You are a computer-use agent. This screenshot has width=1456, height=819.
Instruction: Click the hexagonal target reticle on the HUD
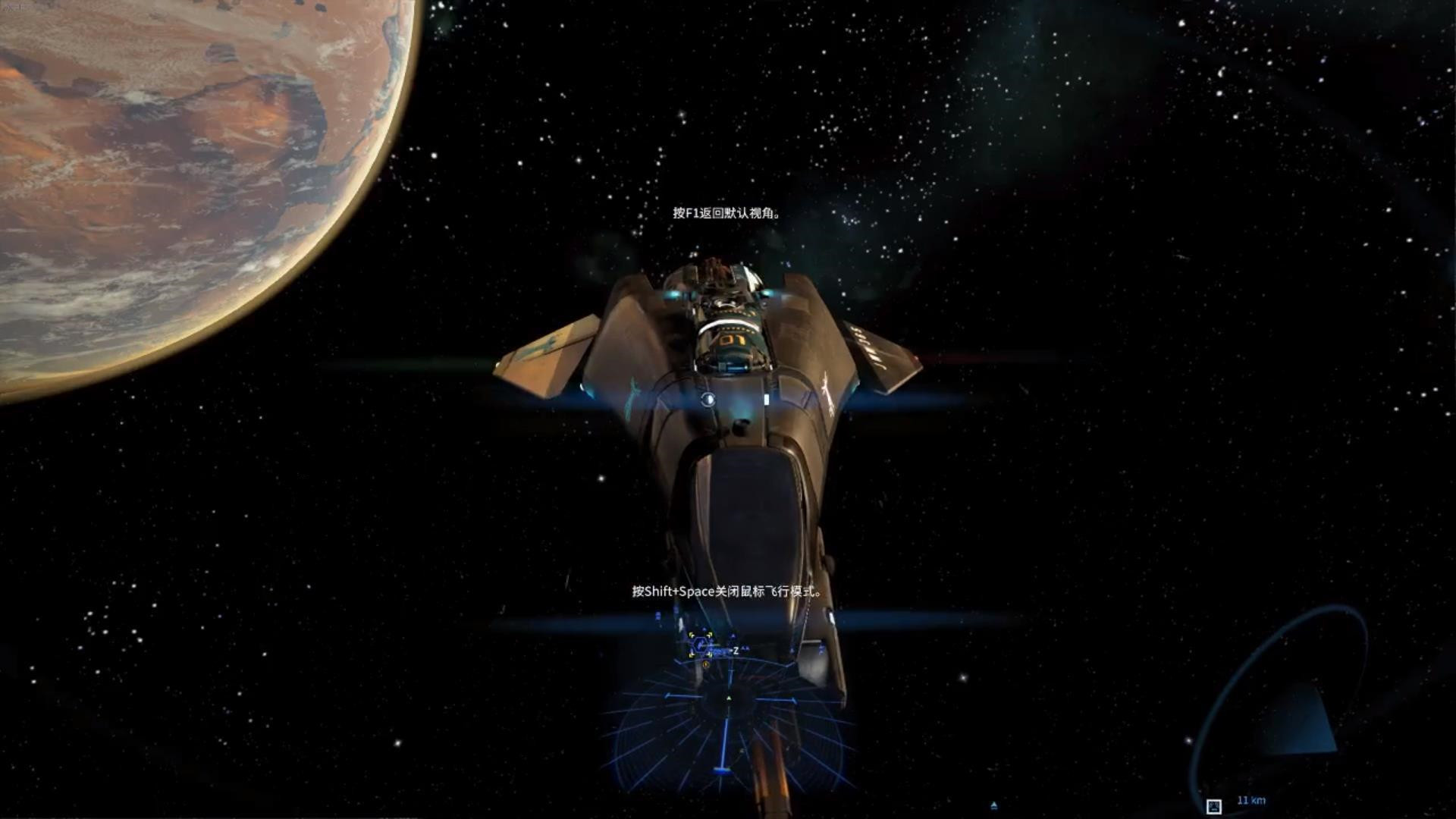tap(700, 645)
